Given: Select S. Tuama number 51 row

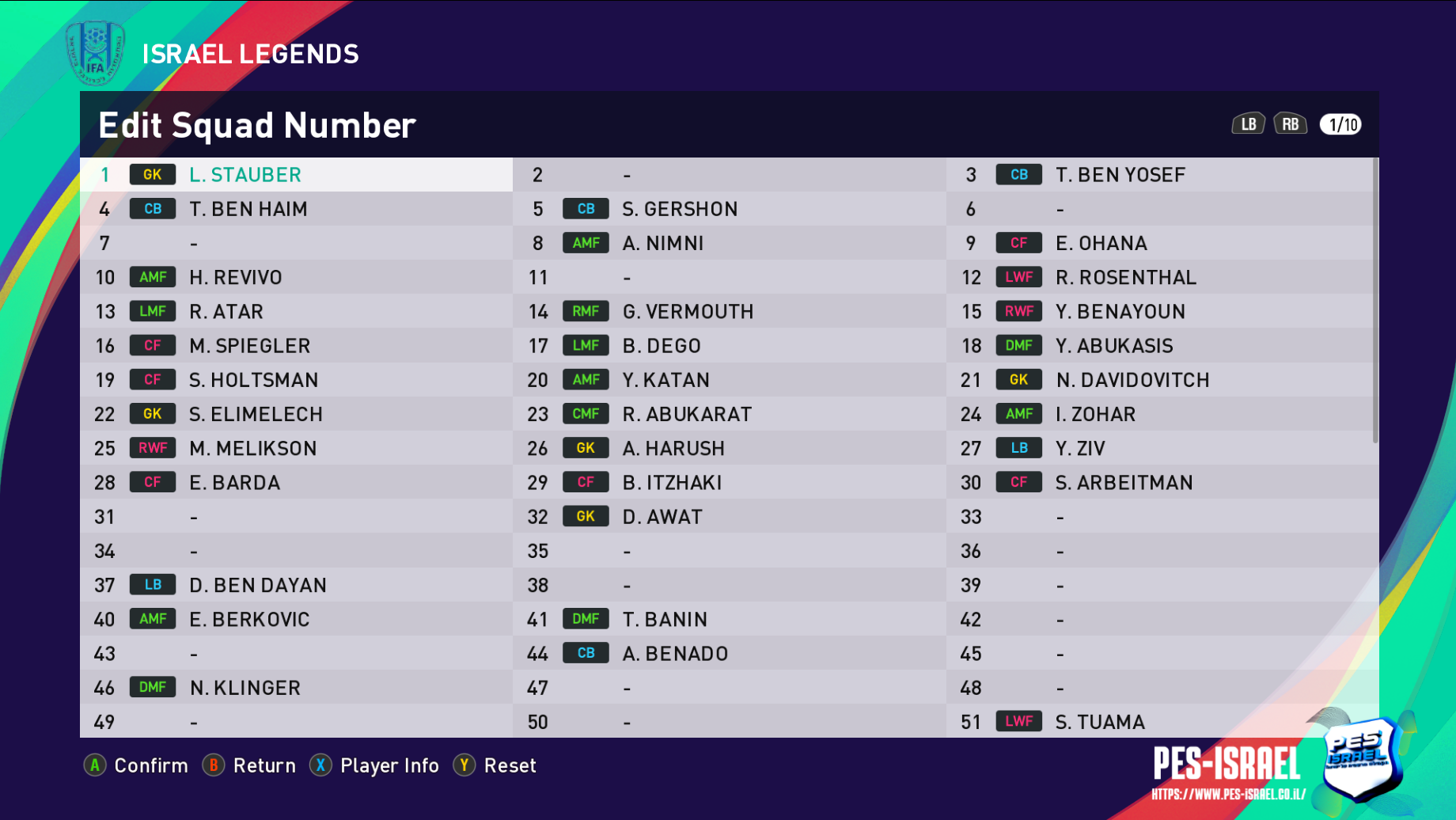Looking at the screenshot, I should pyautogui.click(x=1162, y=722).
